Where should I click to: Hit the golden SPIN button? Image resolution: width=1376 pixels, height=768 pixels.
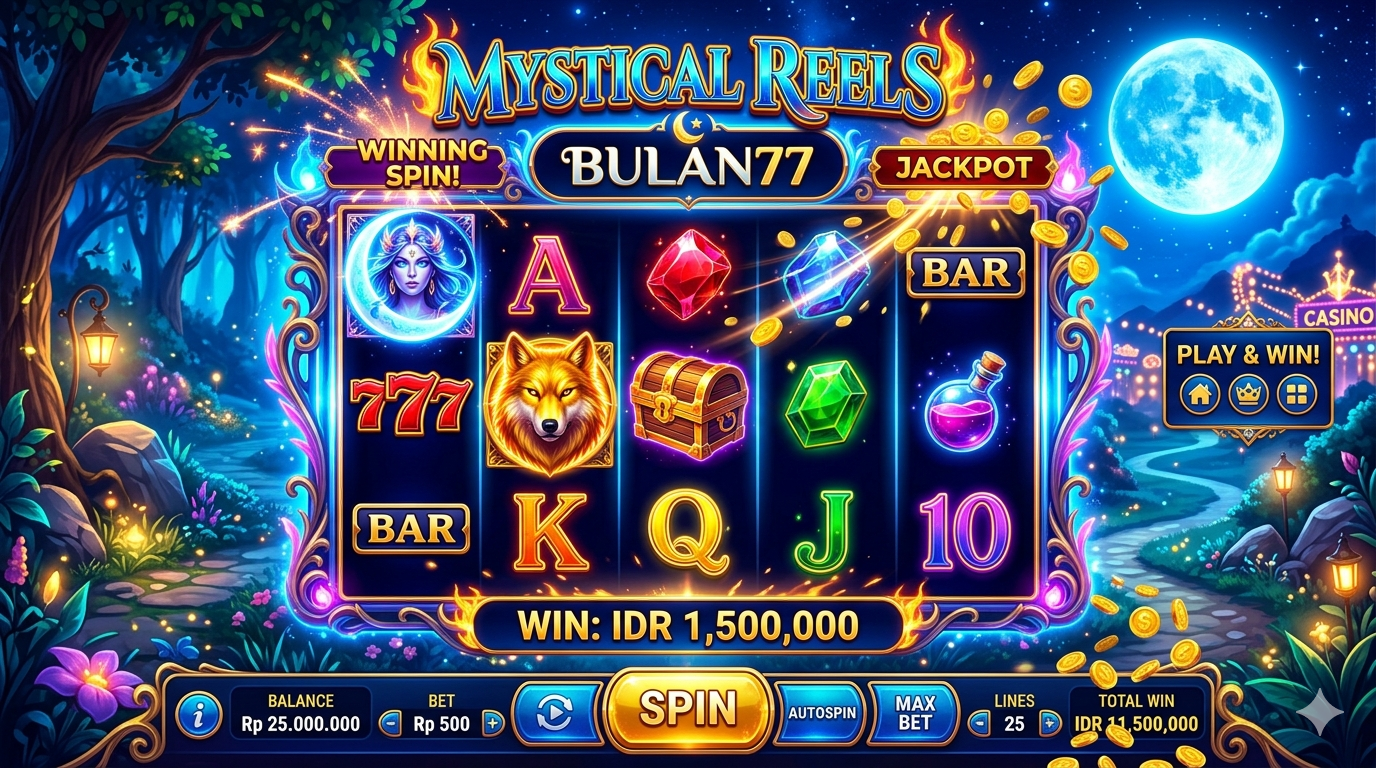pos(688,709)
